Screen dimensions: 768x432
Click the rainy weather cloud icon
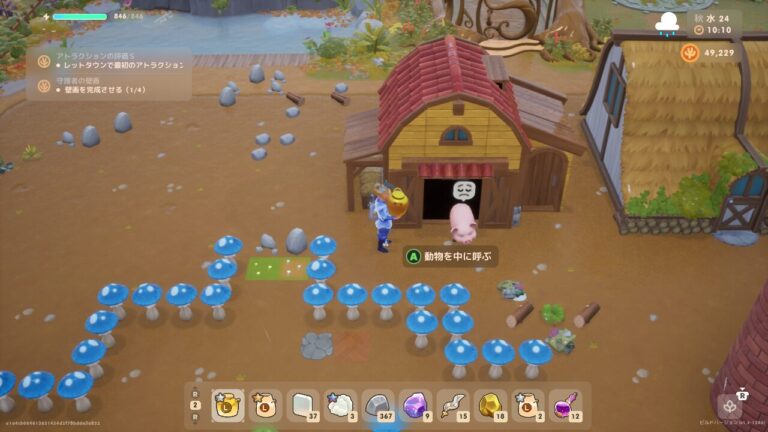tap(667, 22)
